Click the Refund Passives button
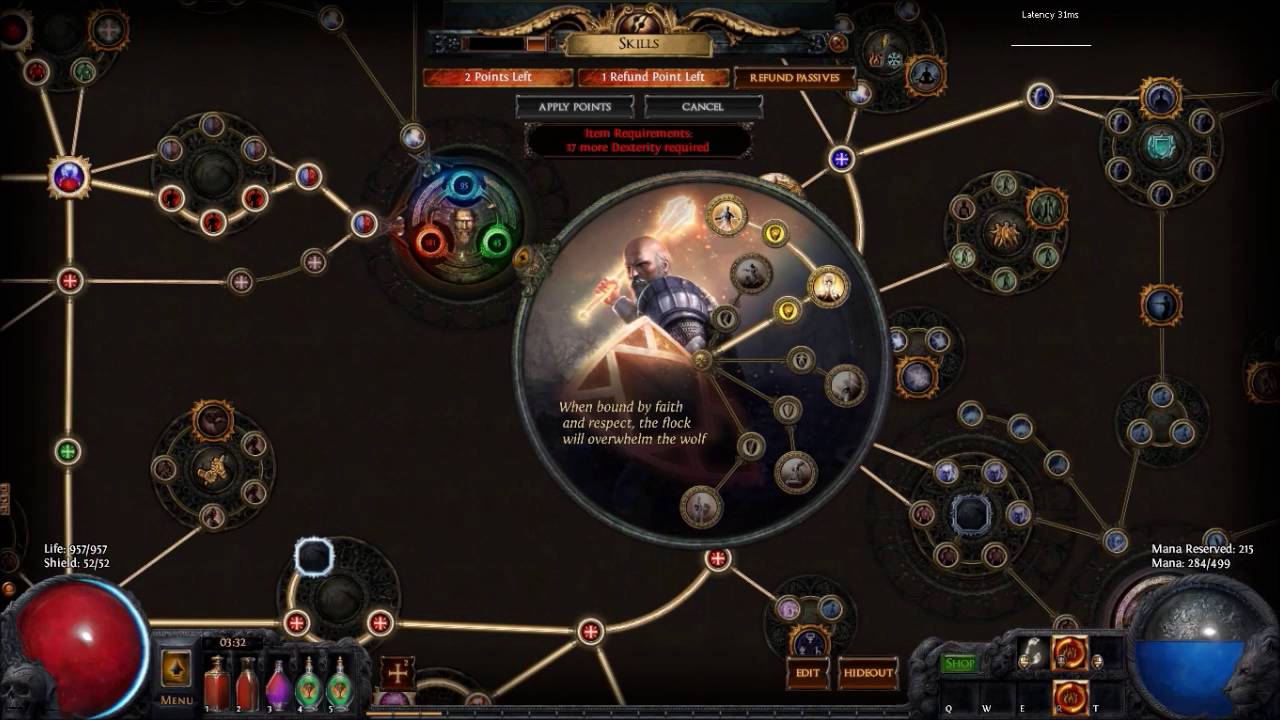 coord(795,77)
